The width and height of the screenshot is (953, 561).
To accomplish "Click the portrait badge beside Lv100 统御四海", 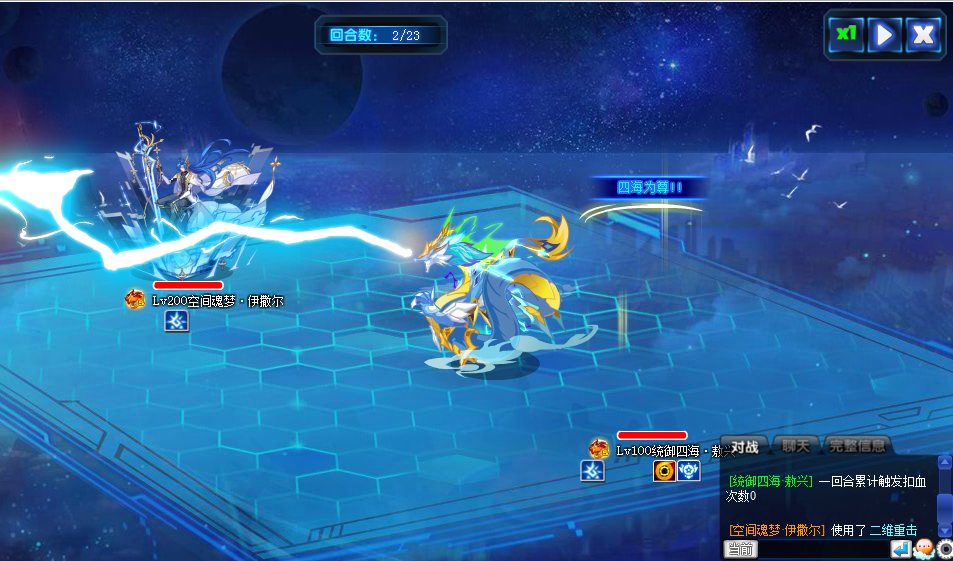I will tap(598, 449).
